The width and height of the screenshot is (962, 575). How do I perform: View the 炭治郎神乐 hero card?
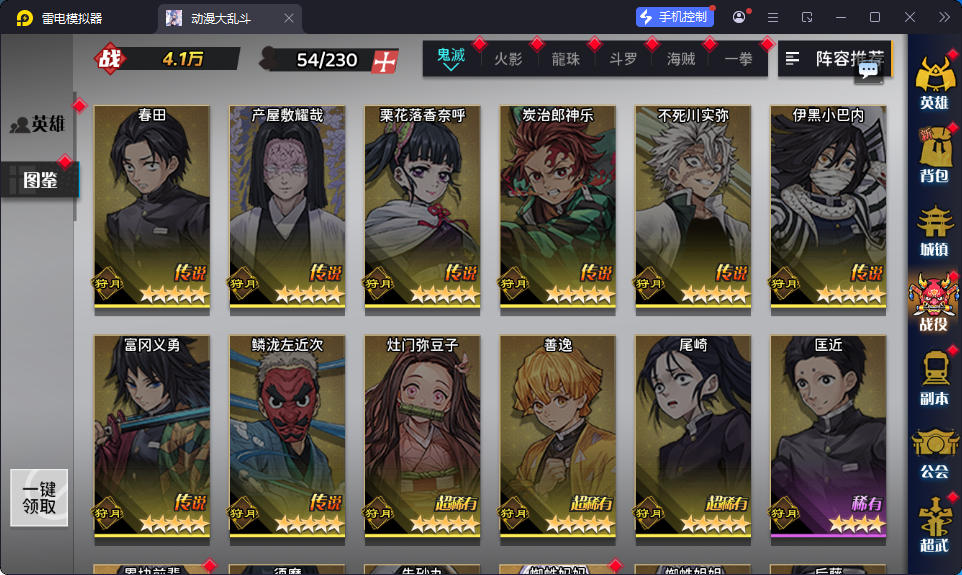(x=558, y=205)
